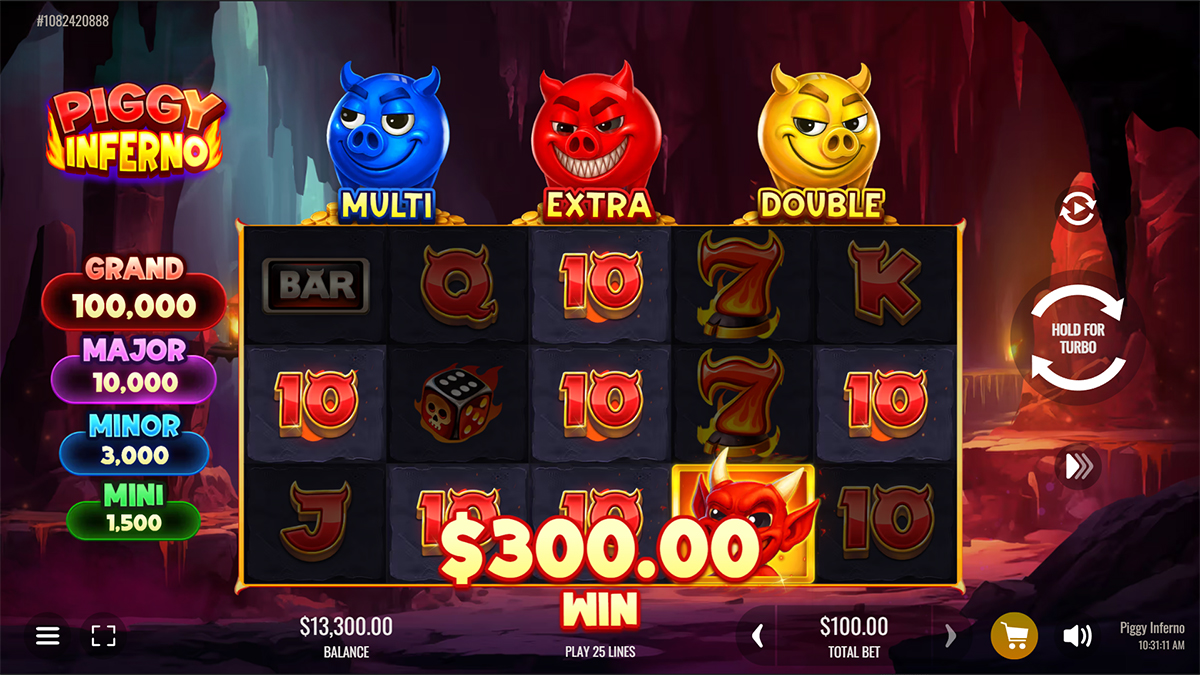Open the autoplay settings button
The image size is (1200, 675).
pos(1077,209)
